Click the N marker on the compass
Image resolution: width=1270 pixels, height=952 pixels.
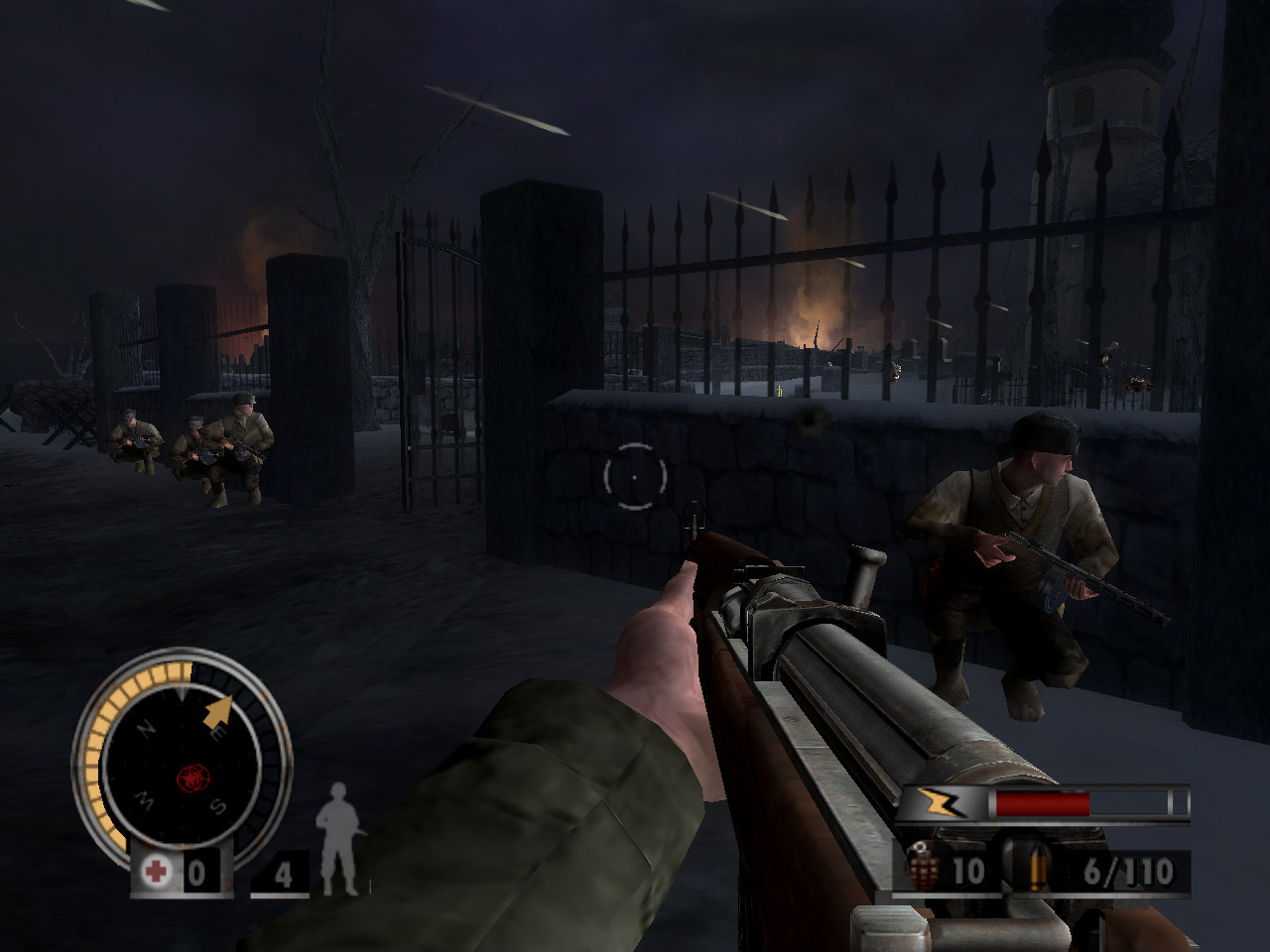pos(145,729)
